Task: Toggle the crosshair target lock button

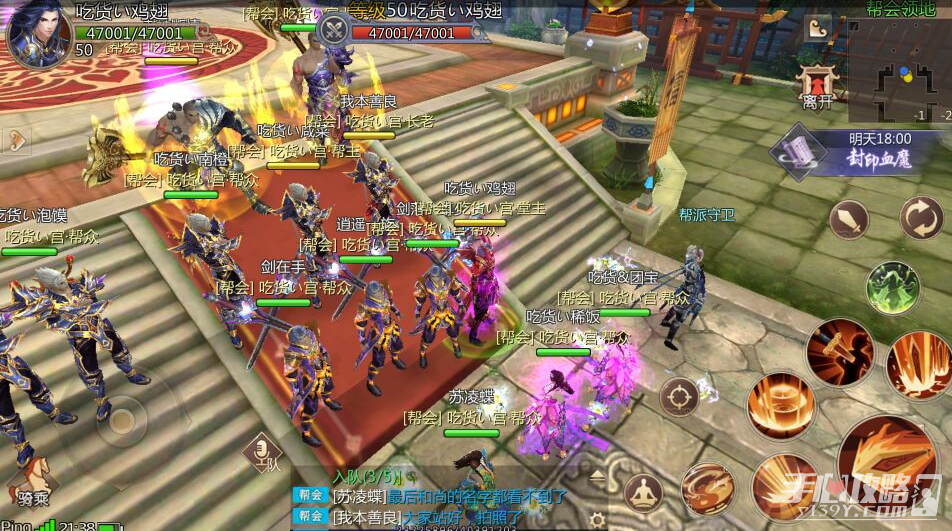Action: click(x=678, y=397)
